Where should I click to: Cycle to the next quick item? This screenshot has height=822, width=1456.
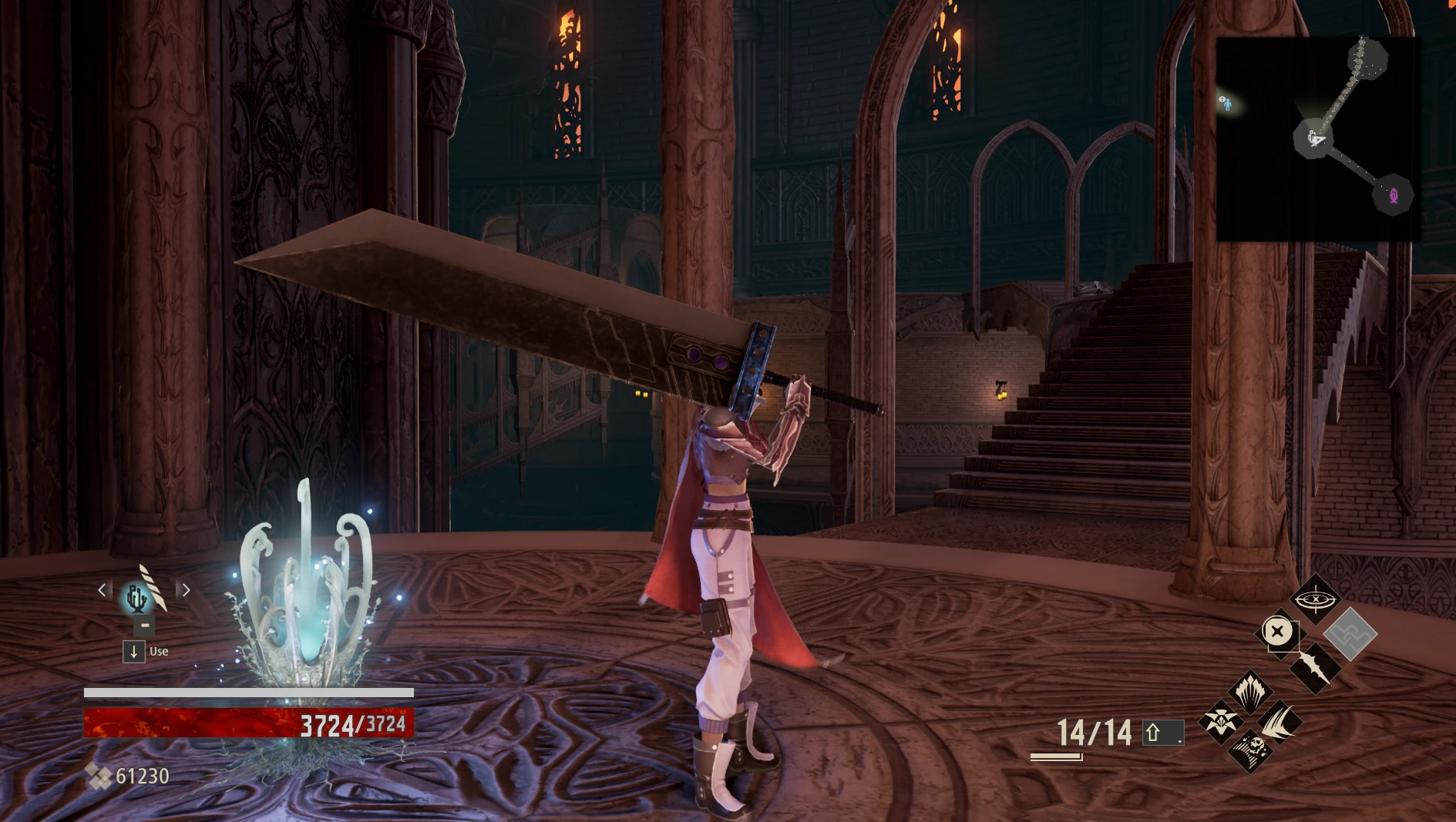186,590
